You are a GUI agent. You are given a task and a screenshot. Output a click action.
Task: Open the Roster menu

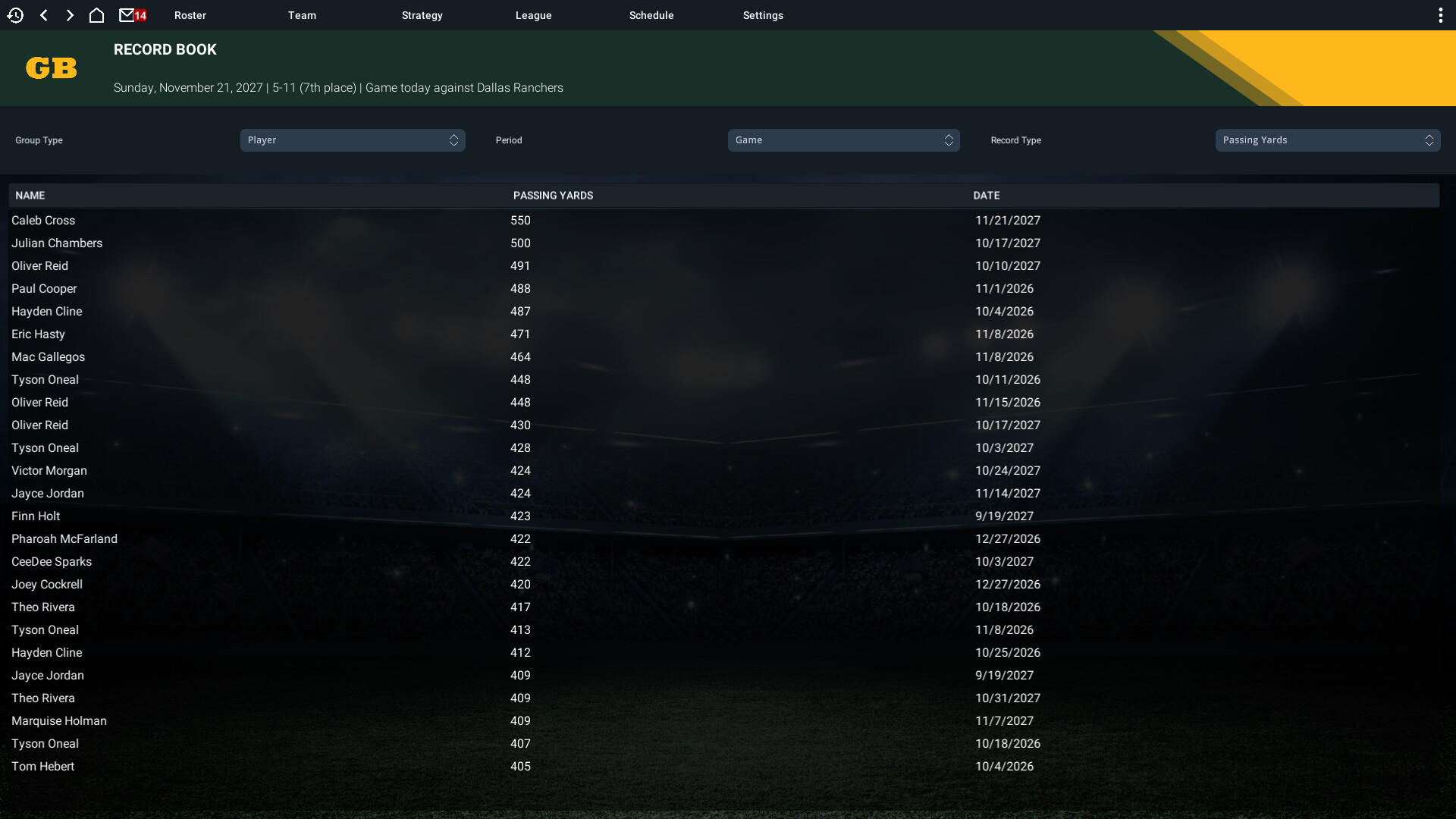click(190, 14)
